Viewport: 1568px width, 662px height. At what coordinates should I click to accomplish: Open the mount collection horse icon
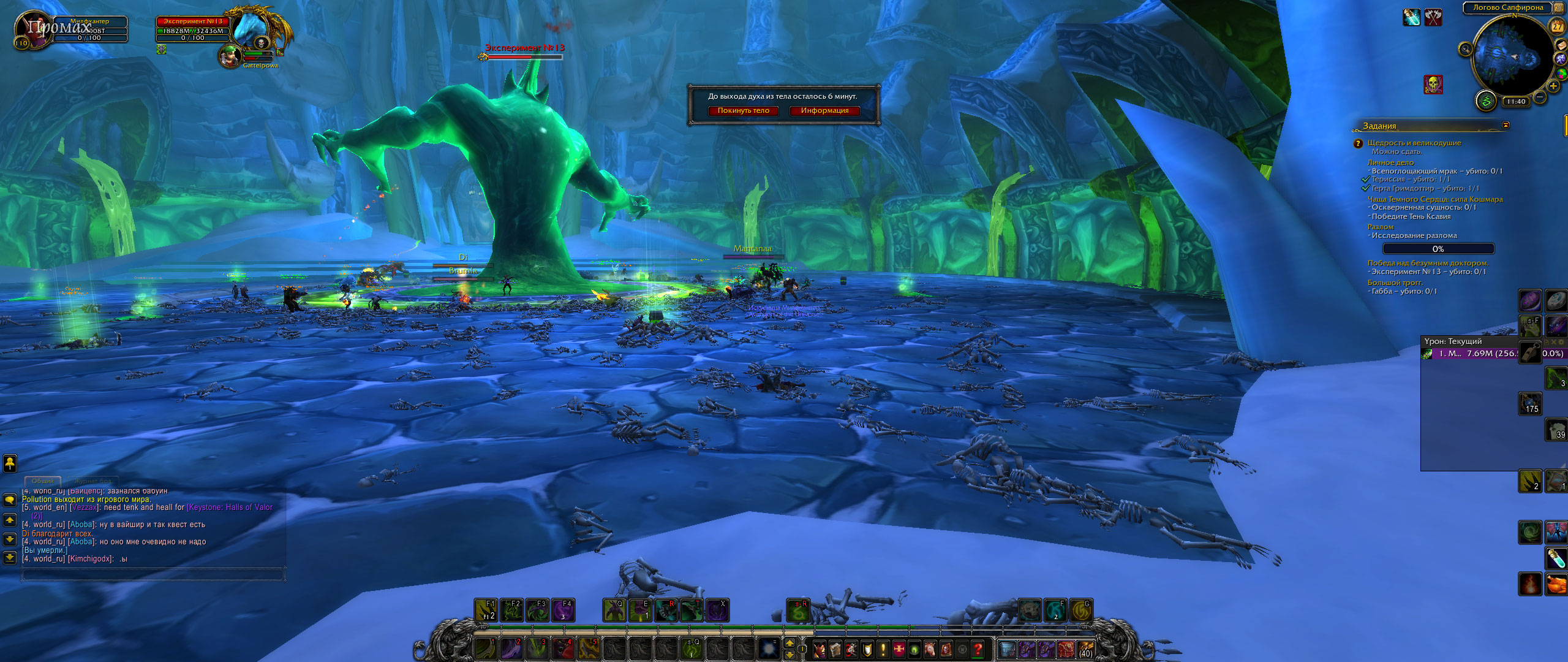[930, 649]
